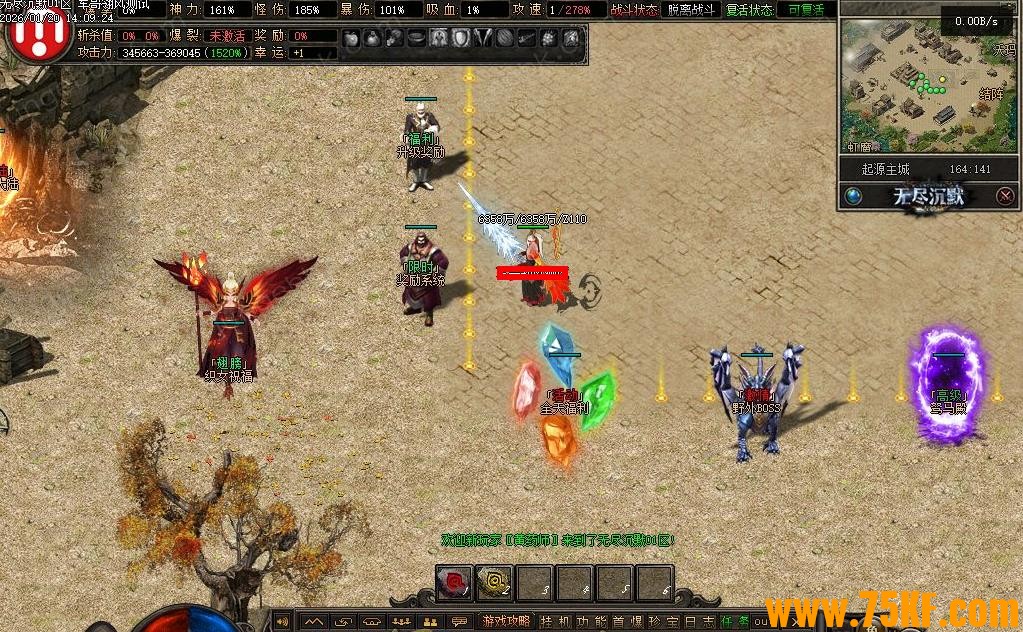Select the red spiral skill in slot 1
Viewport: 1023px width, 632px height.
click(454, 582)
